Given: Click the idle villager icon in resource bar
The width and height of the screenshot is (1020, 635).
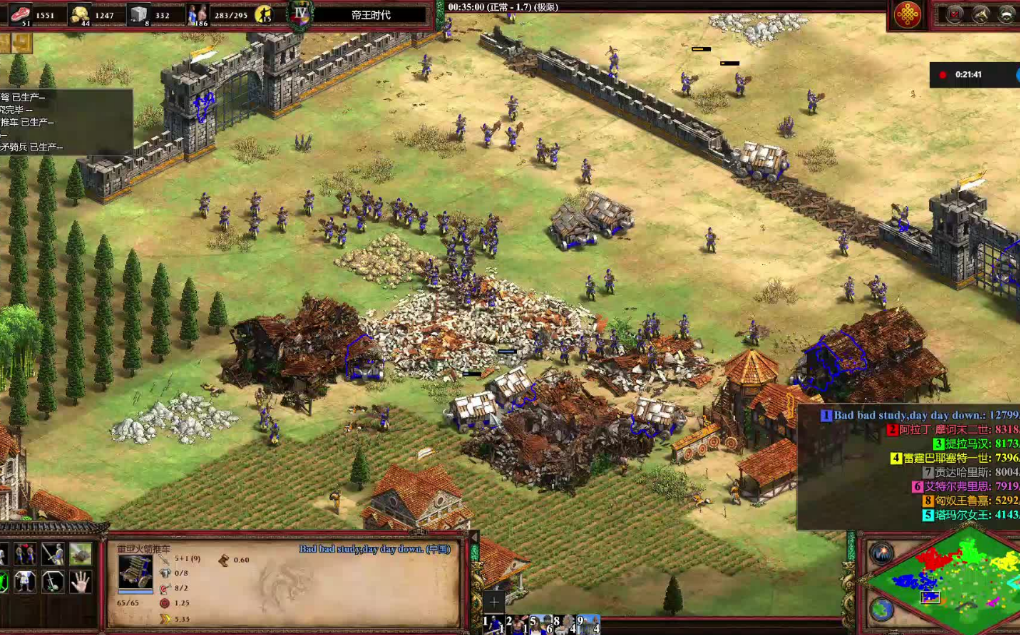Looking at the screenshot, I should click(264, 14).
